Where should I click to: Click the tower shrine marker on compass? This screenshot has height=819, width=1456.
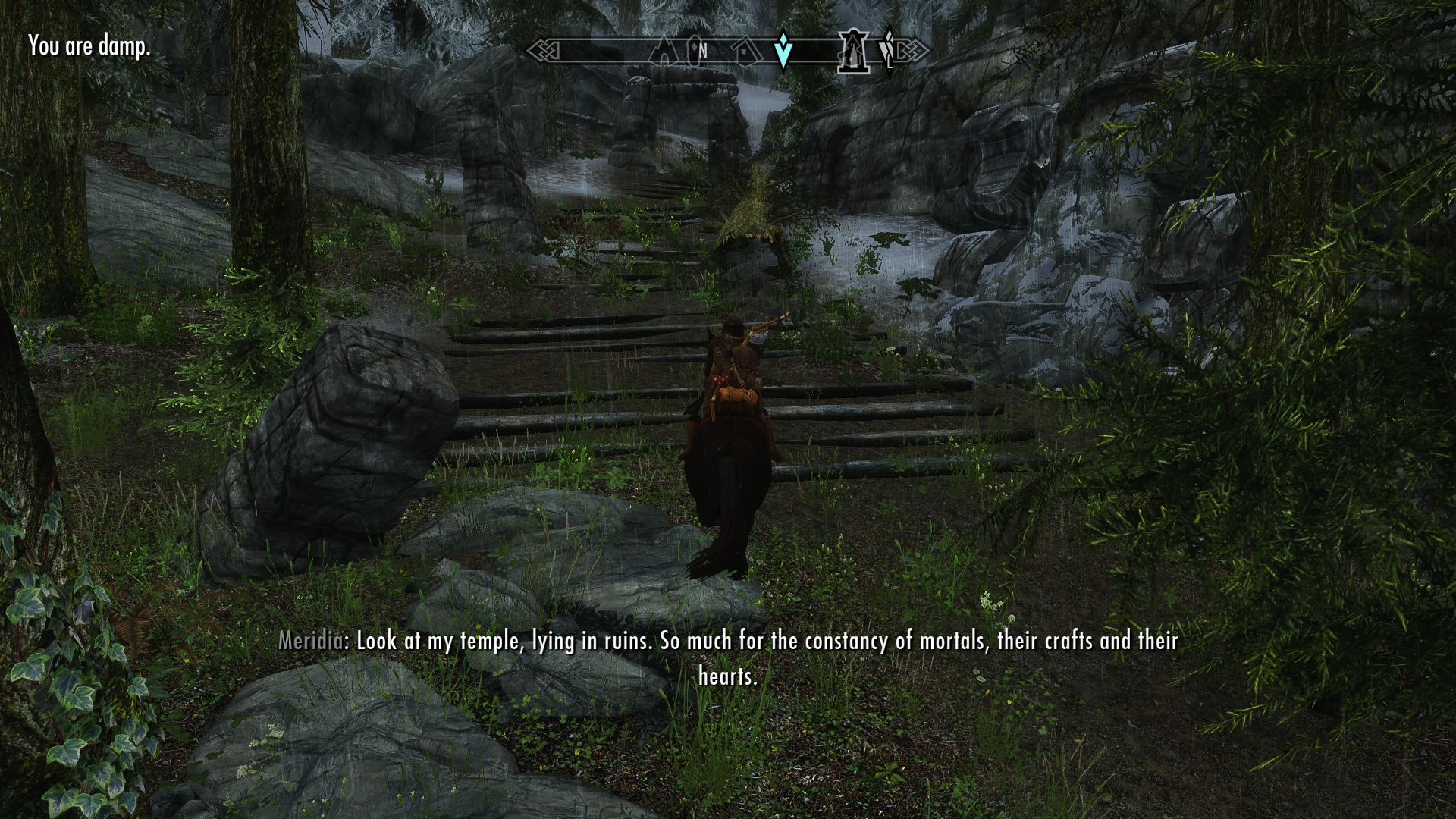tap(853, 52)
